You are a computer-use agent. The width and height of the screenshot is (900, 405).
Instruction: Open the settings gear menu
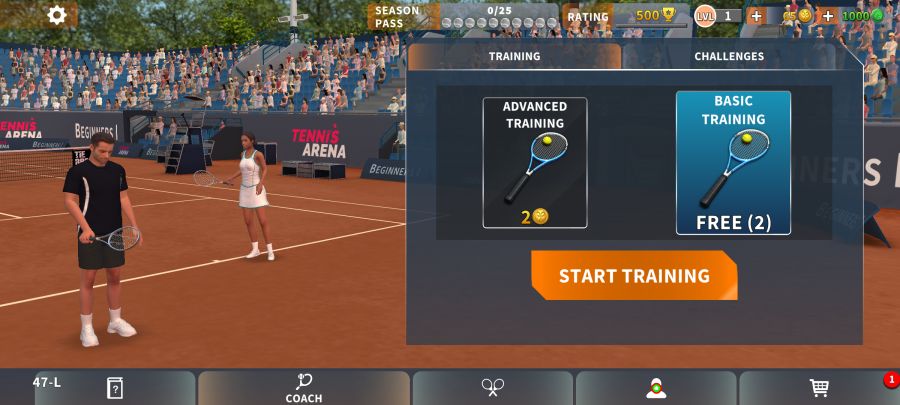click(57, 15)
